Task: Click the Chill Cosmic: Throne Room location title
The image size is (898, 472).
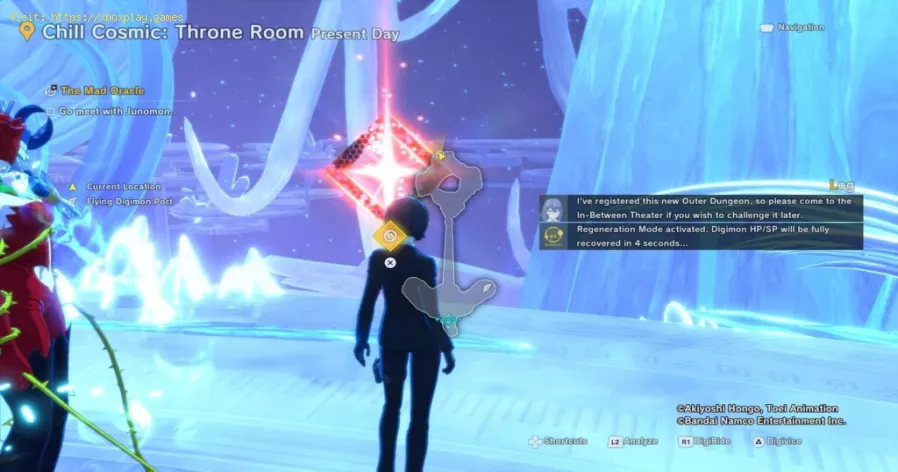Action: 173,32
